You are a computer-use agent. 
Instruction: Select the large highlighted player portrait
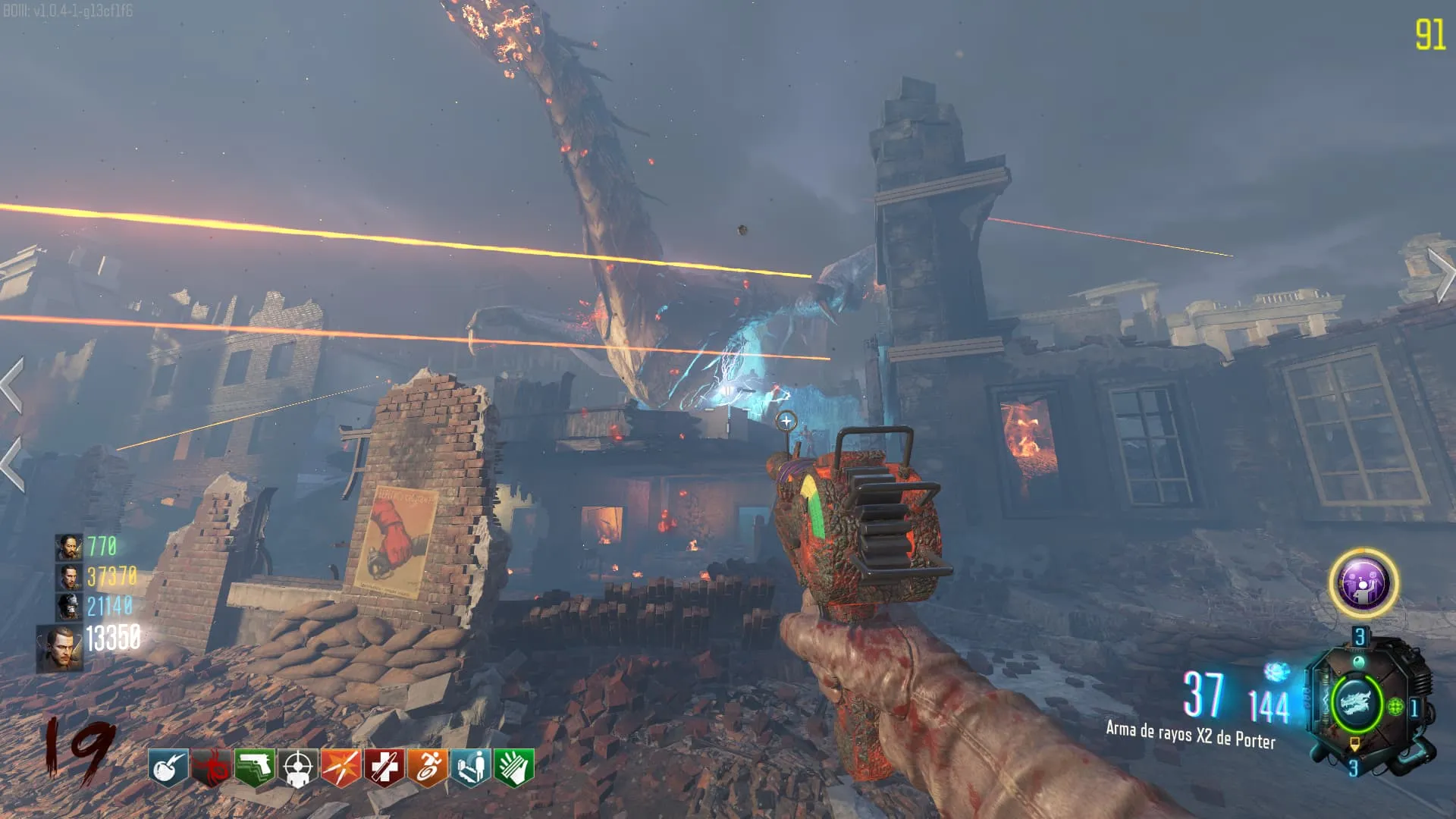pyautogui.click(x=60, y=649)
